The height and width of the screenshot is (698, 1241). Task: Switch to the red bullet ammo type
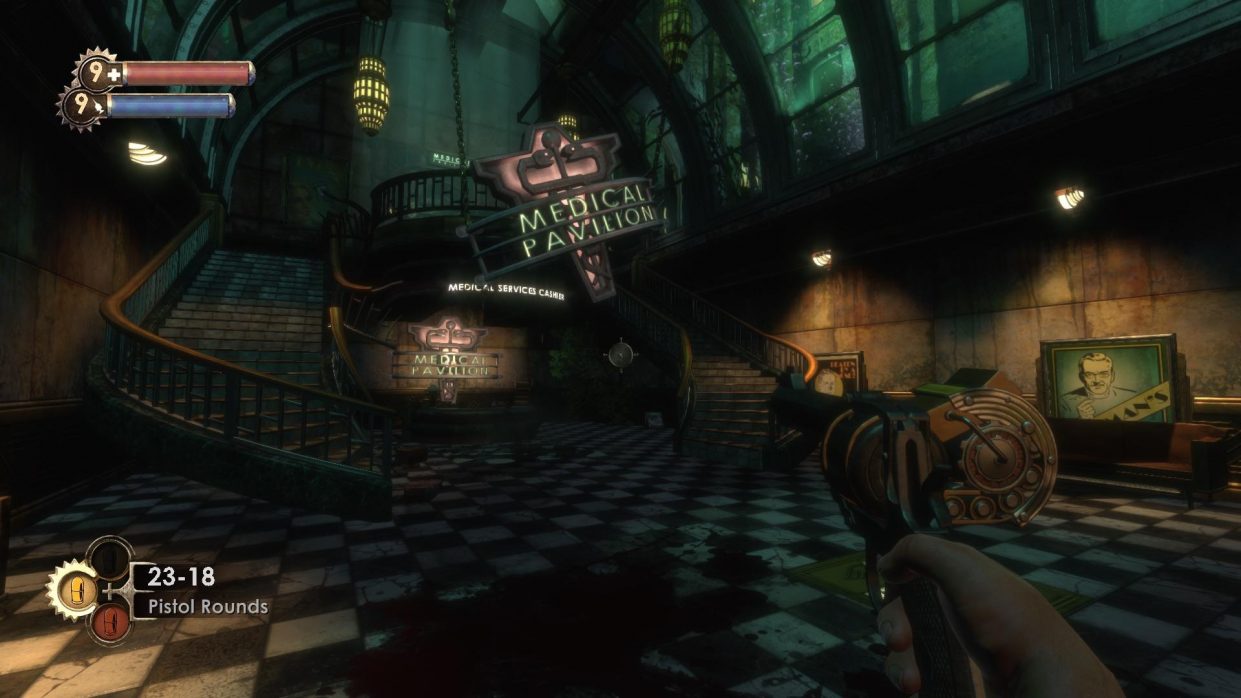coord(109,621)
